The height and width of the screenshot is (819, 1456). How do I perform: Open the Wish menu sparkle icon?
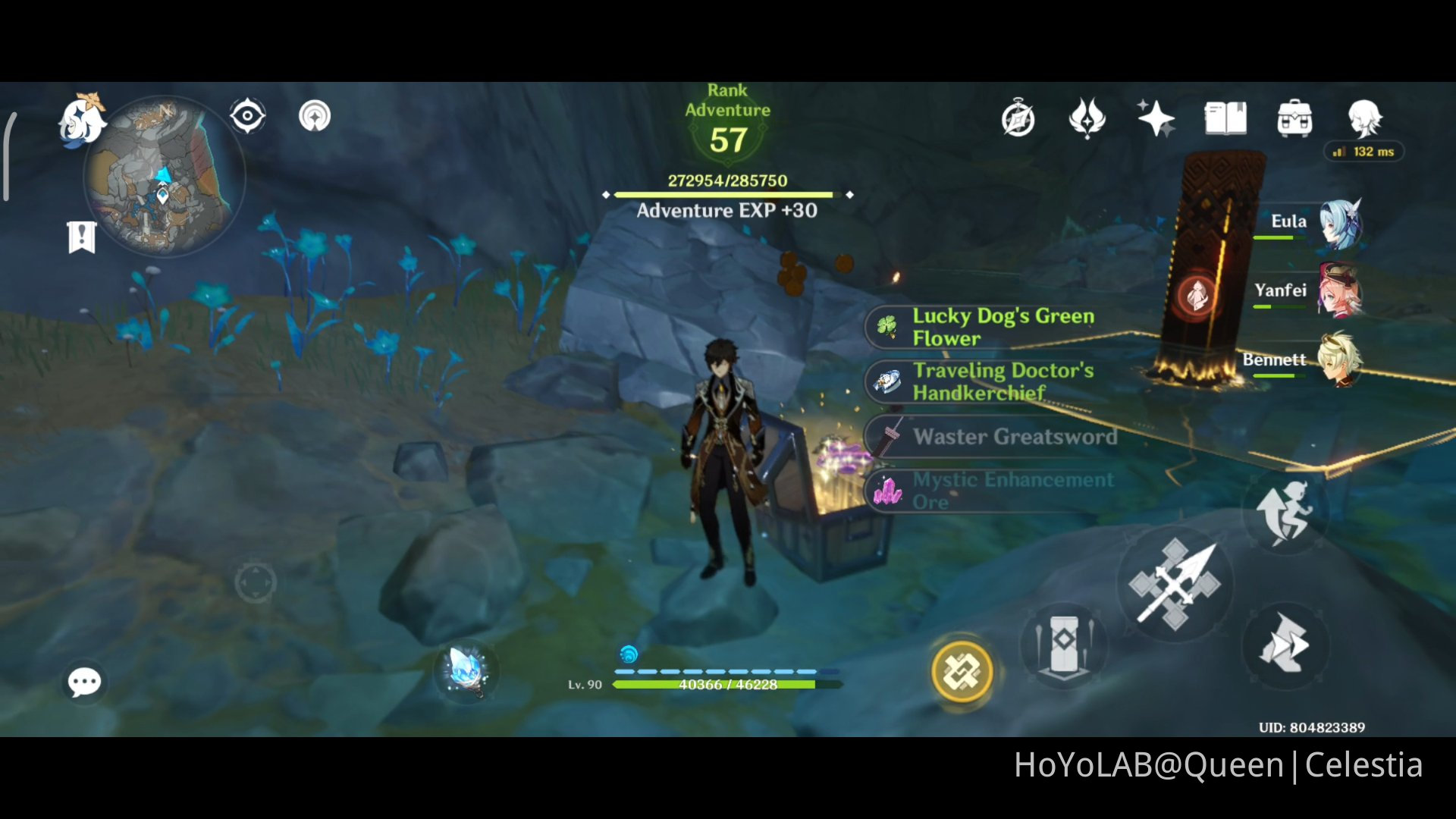[1154, 119]
